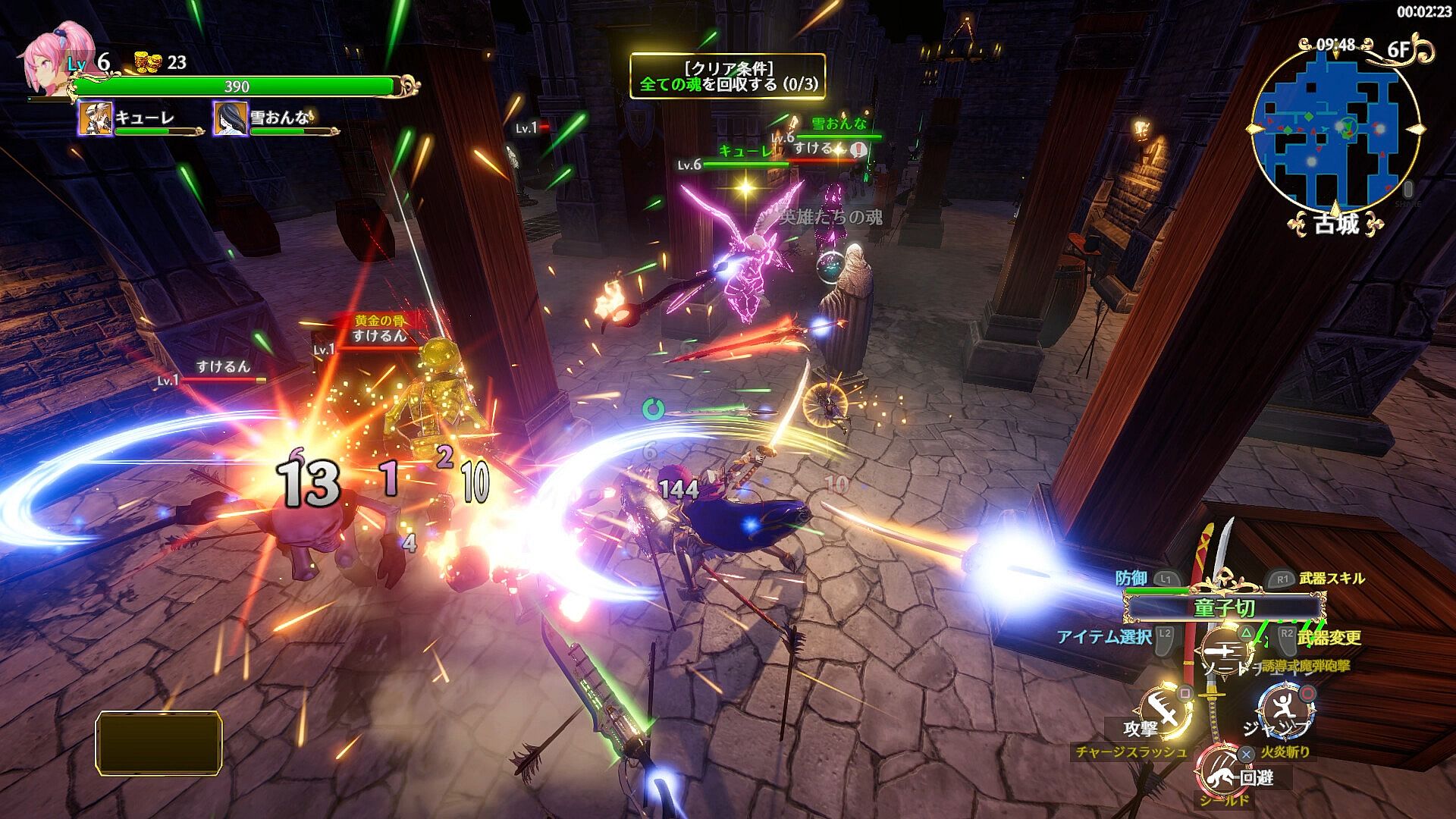Choose the キューレ ally portrait
The height and width of the screenshot is (819, 1456).
coord(96,118)
